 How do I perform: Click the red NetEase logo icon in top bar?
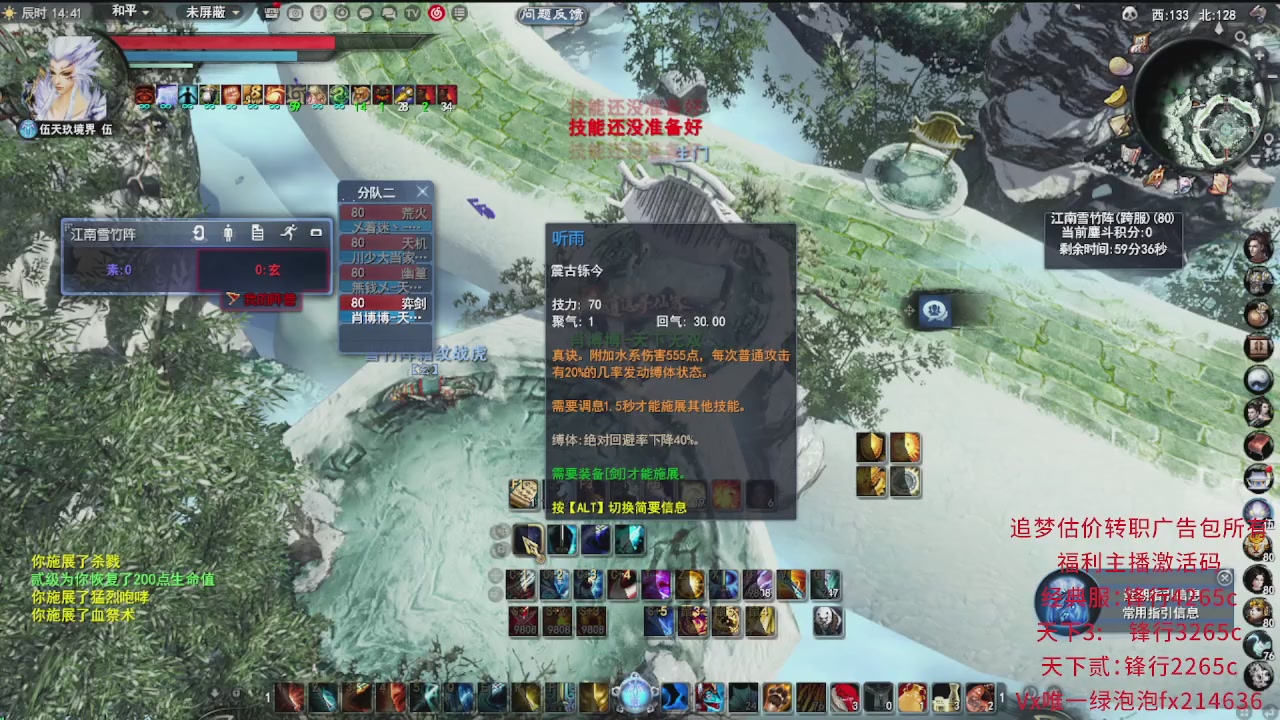pyautogui.click(x=437, y=14)
